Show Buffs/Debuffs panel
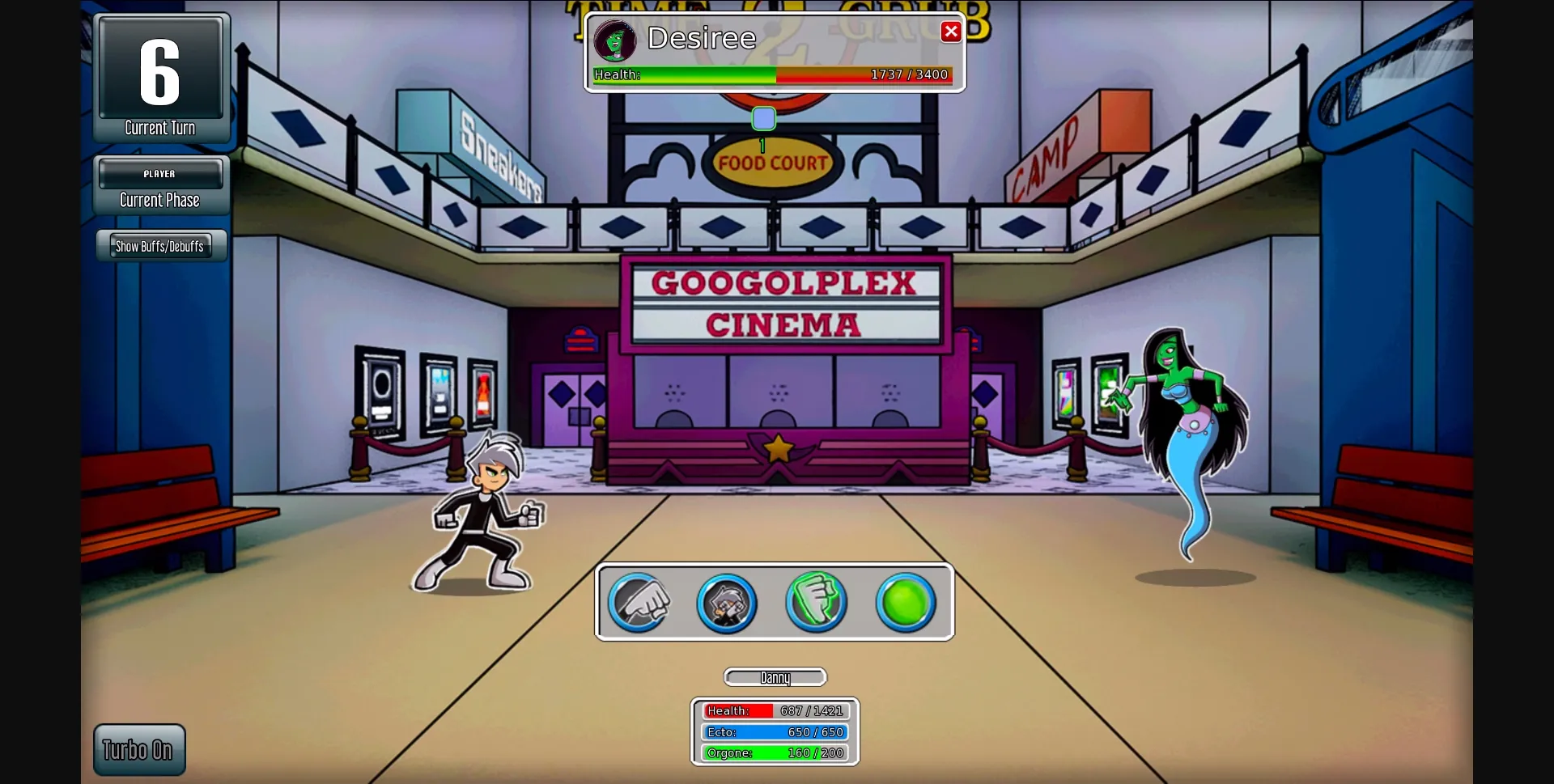Viewport: 1554px width, 784px height. tap(160, 246)
